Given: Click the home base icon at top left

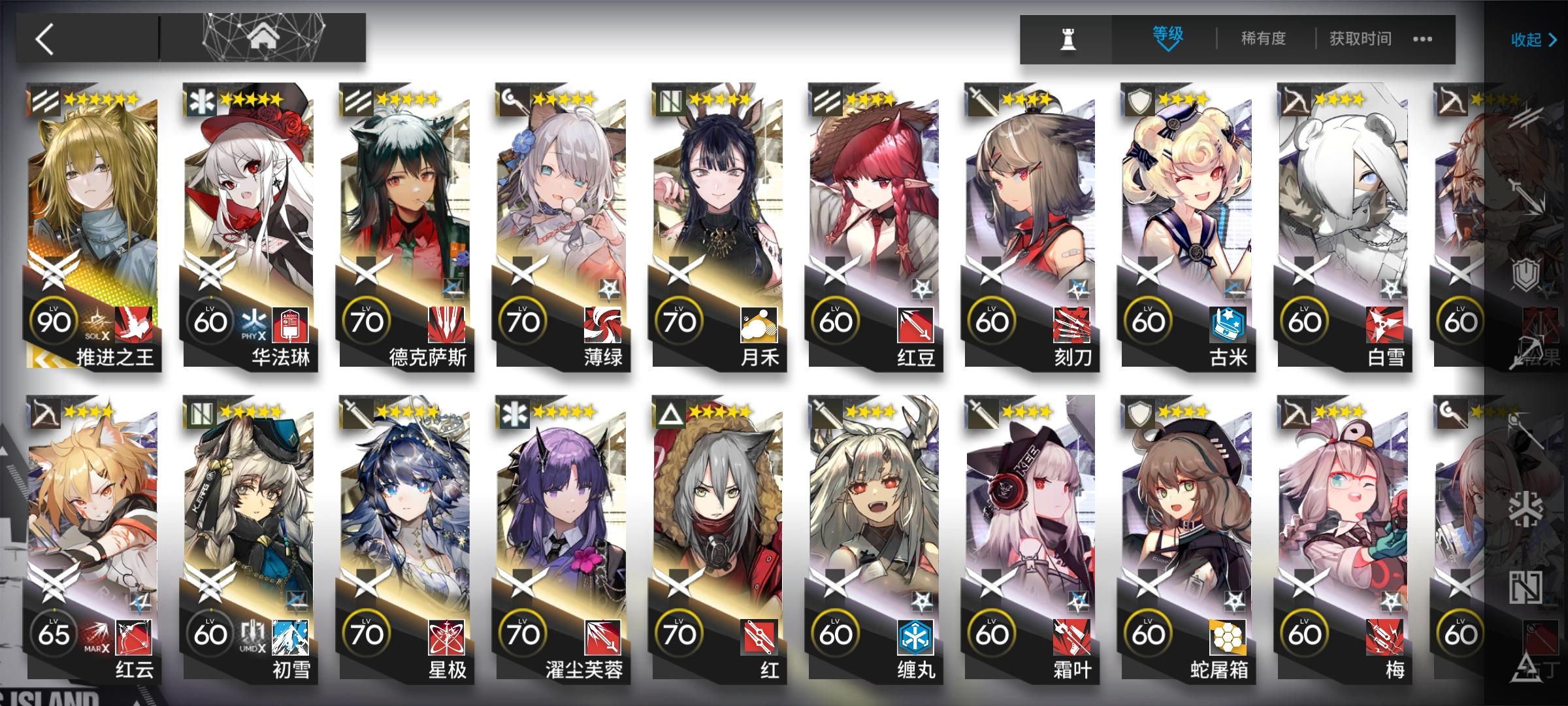Looking at the screenshot, I should [264, 37].
